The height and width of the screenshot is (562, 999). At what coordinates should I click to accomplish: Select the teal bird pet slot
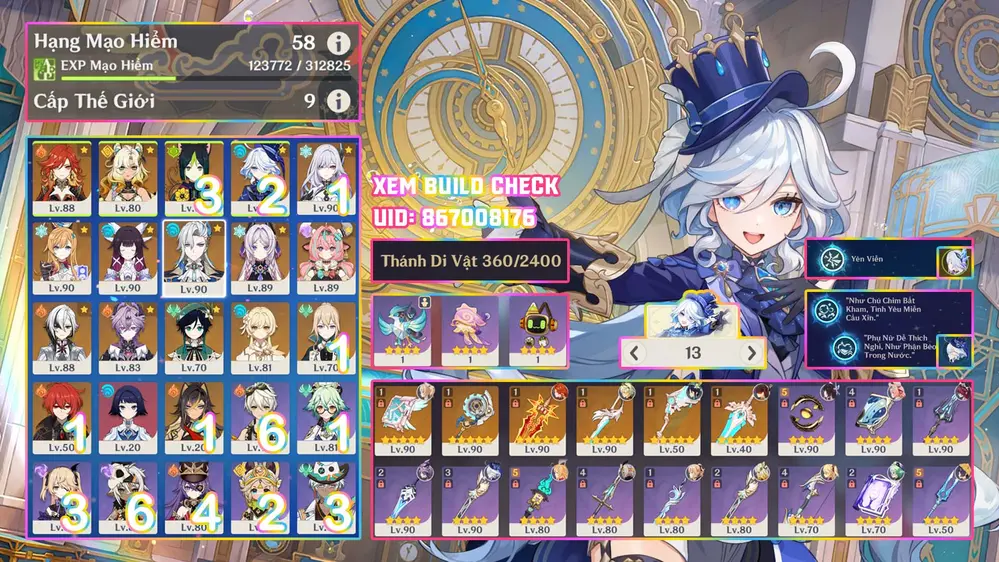[403, 326]
